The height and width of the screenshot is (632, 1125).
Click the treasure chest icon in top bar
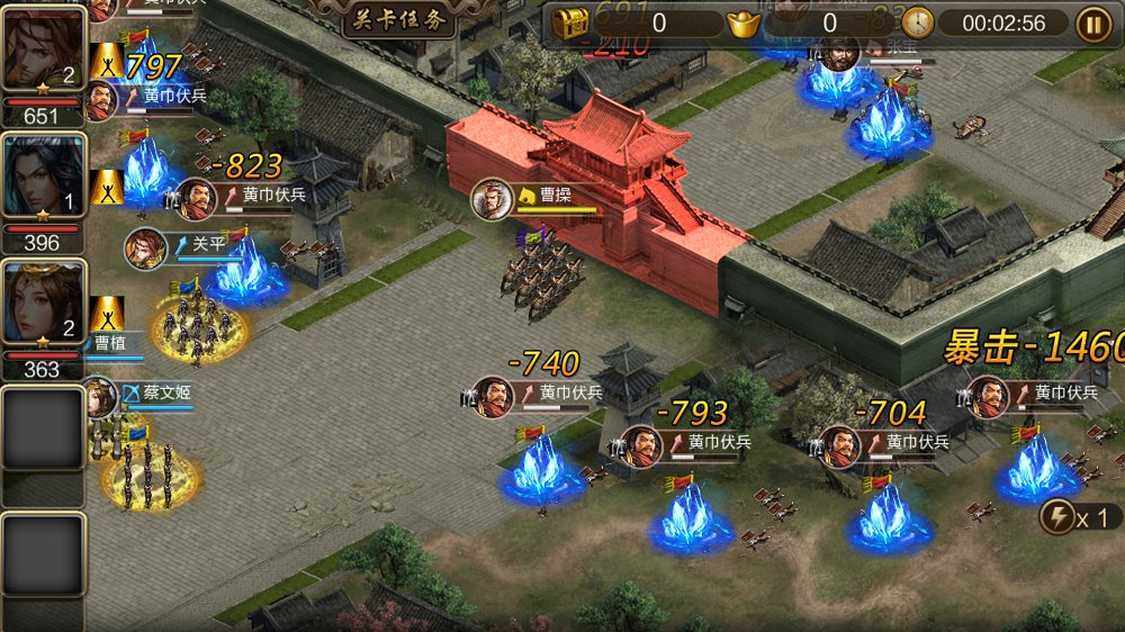point(572,22)
